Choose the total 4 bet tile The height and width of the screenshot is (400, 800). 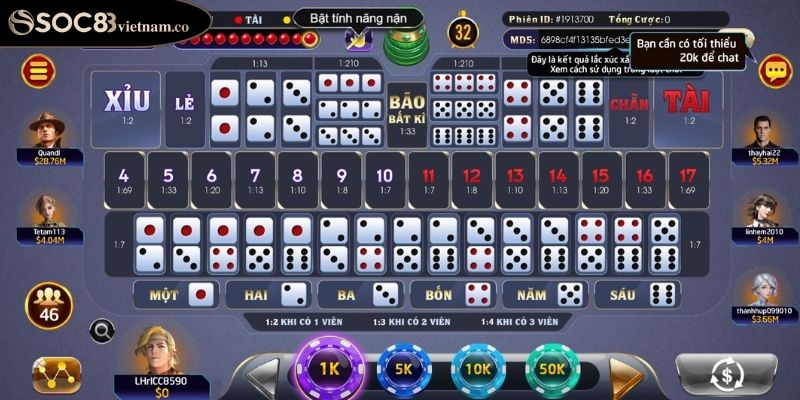[124, 179]
